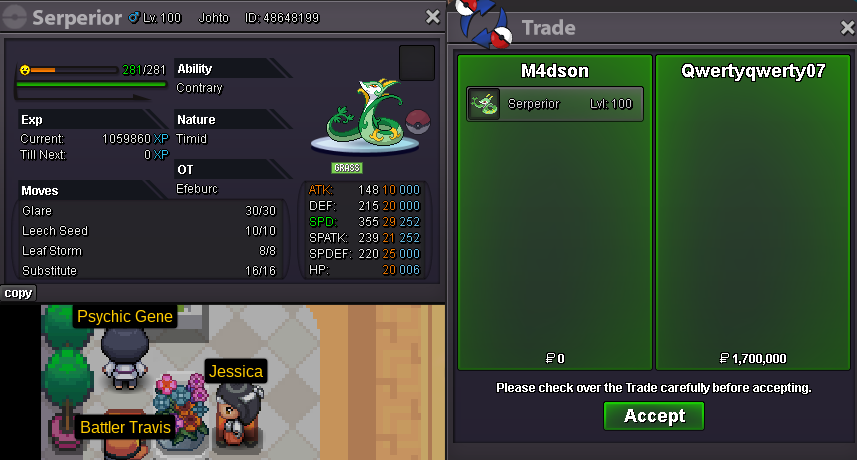Select Serperior in M4dson's trade list
857x460 pixels.
tap(555, 104)
